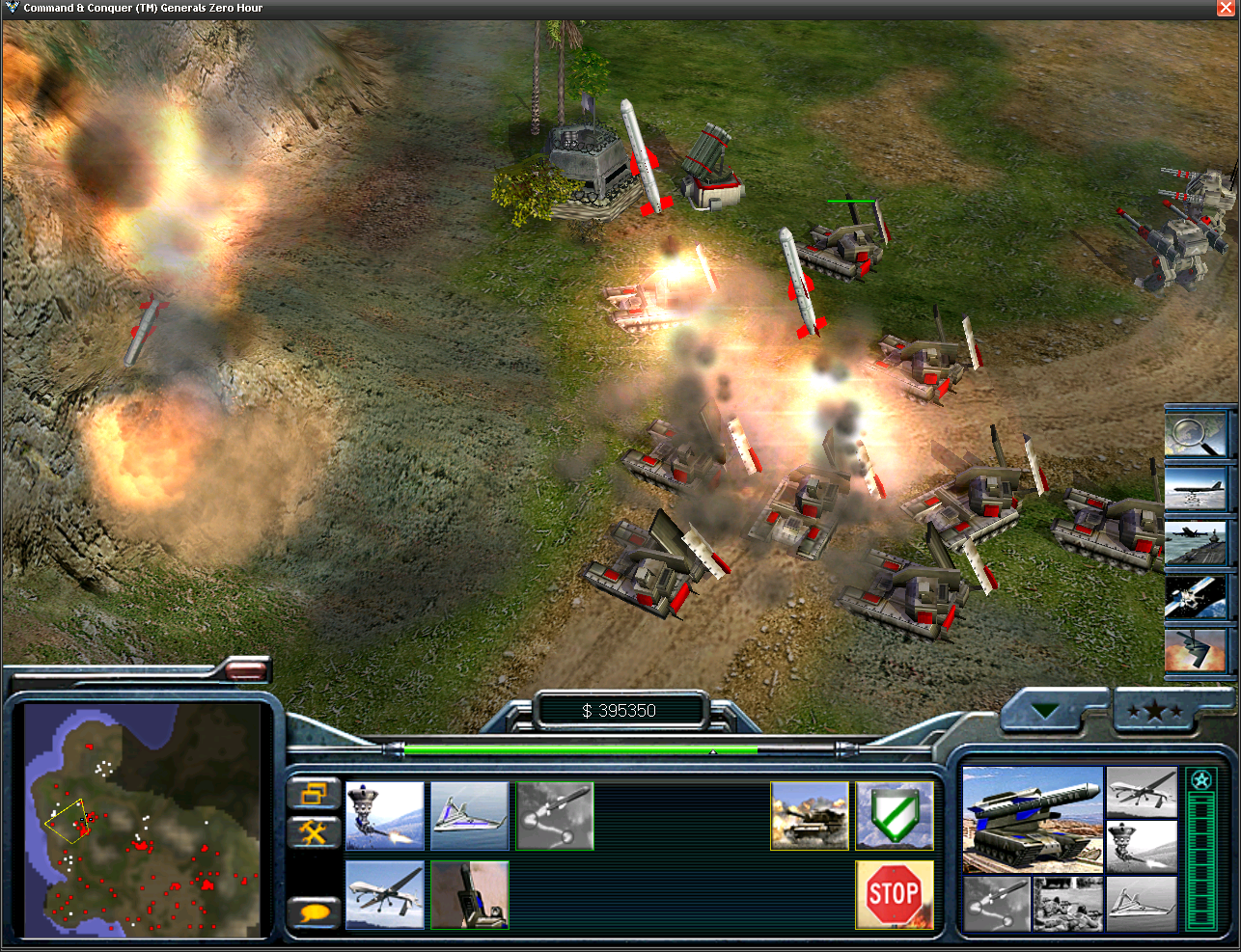Close the game window

tap(1226, 8)
